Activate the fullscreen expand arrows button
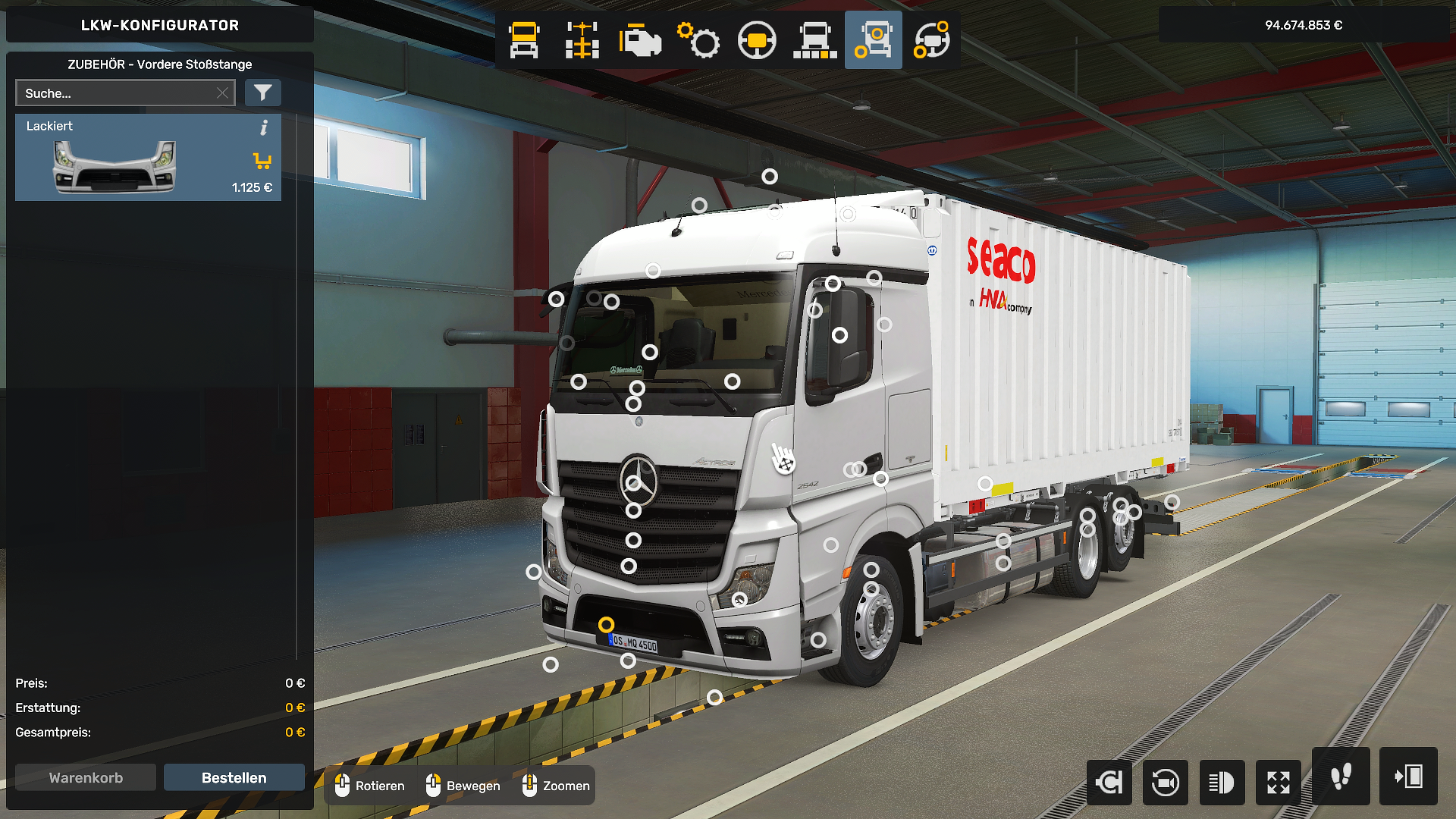 1279,782
